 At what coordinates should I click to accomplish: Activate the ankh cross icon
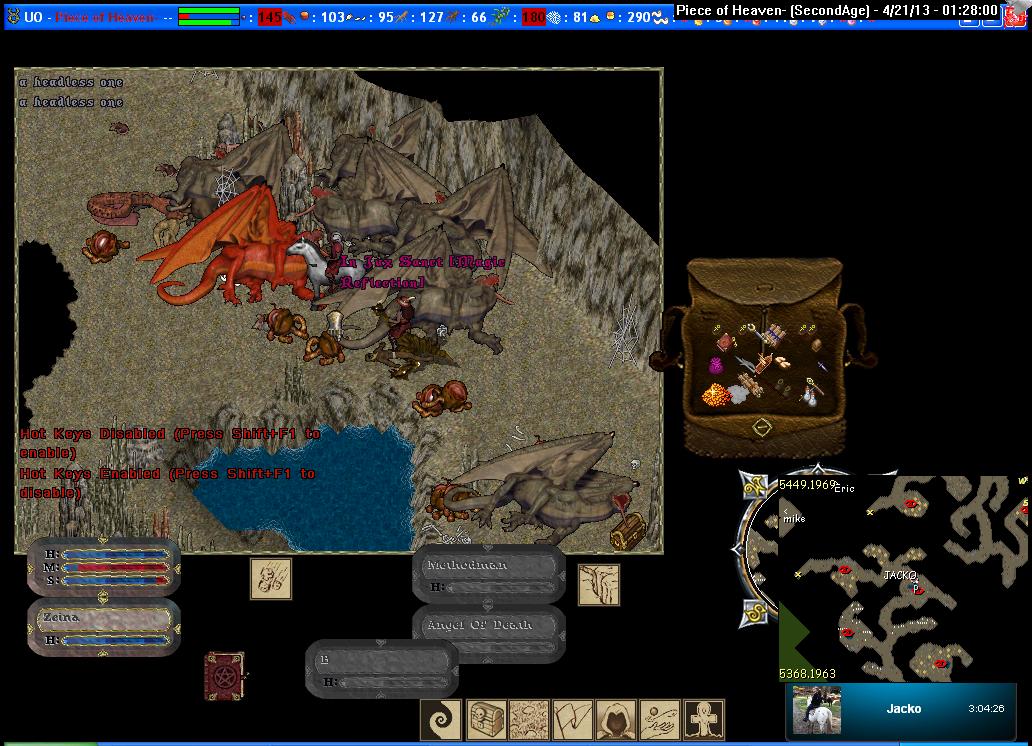click(705, 720)
